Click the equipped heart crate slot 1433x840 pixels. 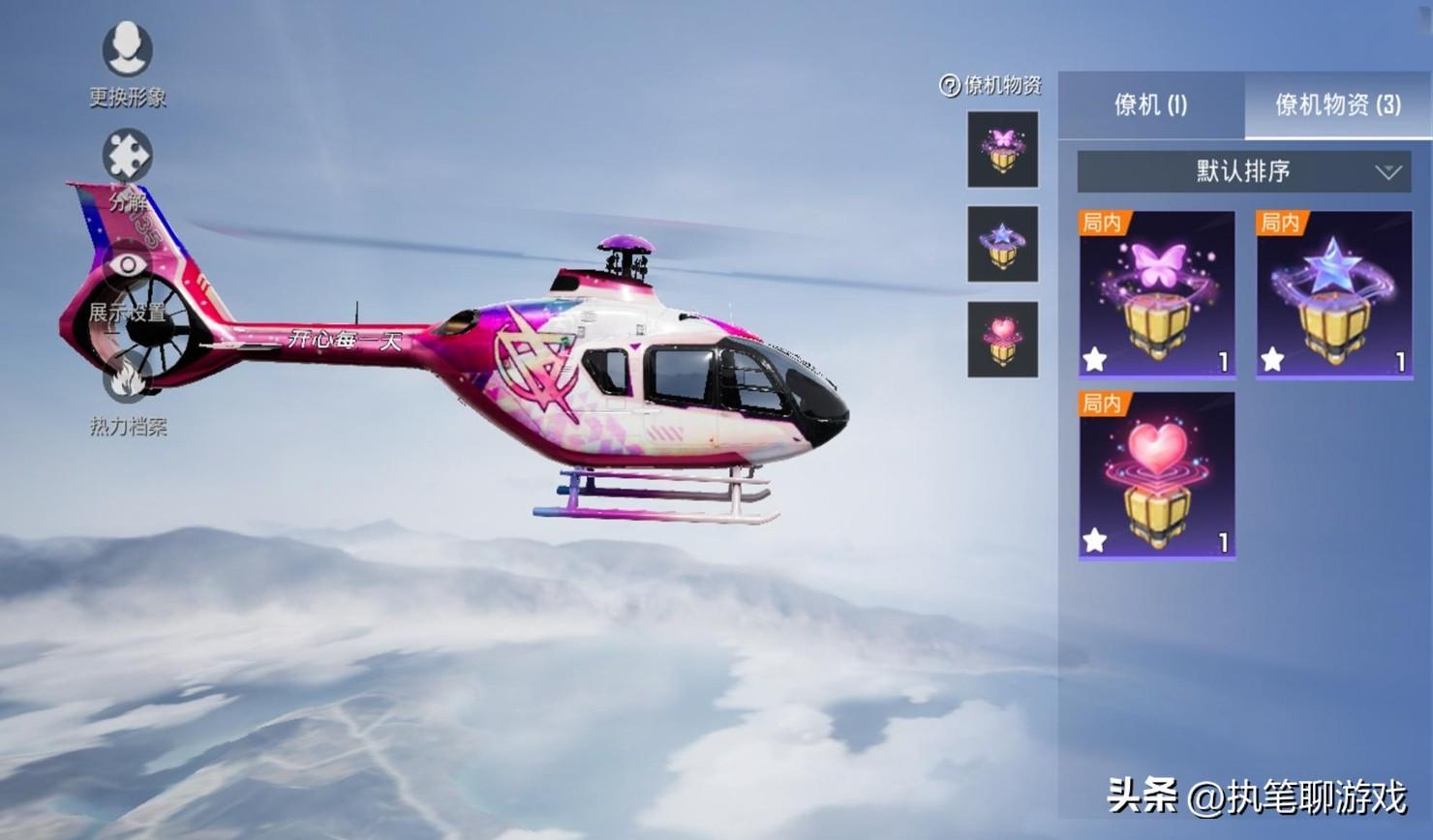click(x=1002, y=339)
